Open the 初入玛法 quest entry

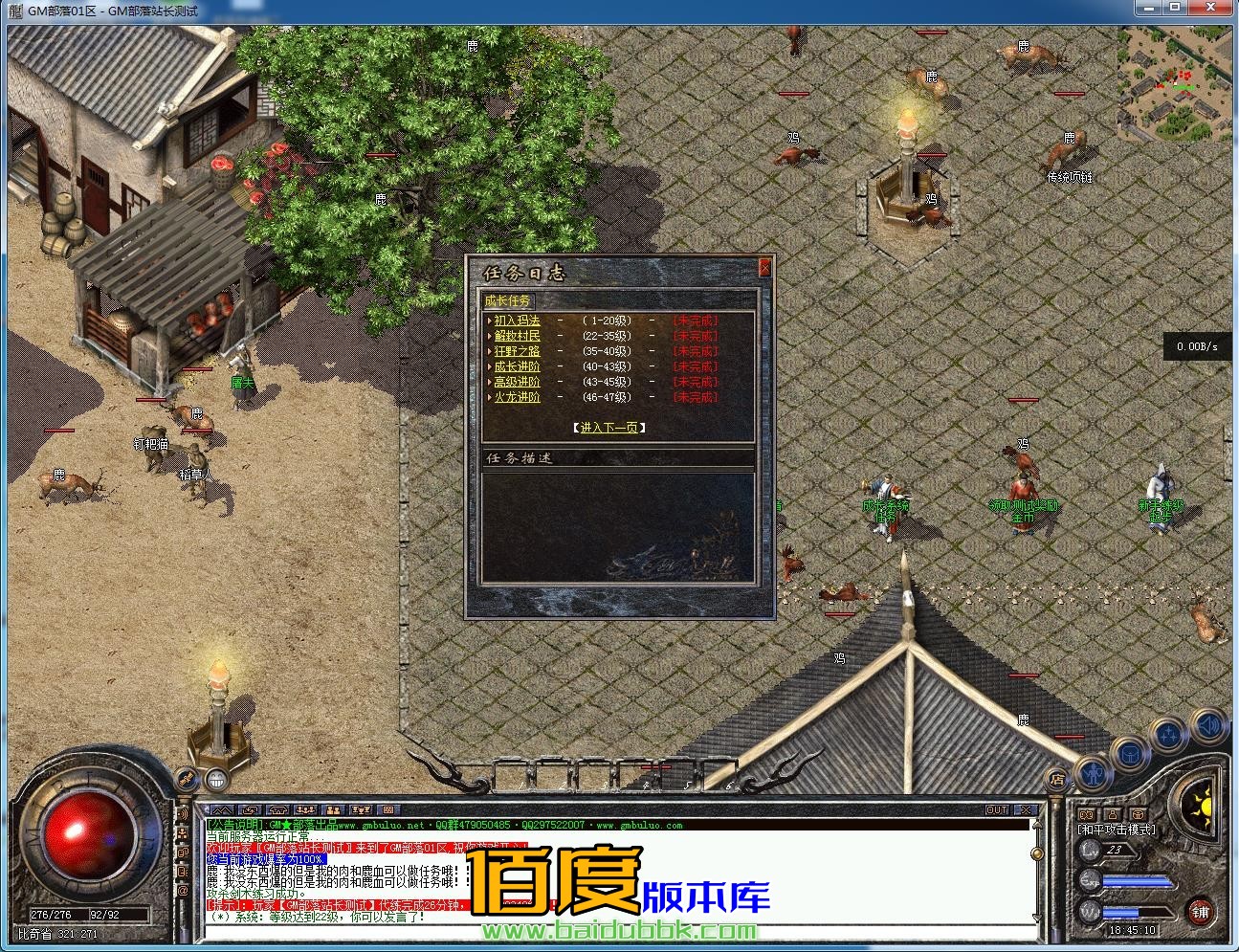[517, 321]
